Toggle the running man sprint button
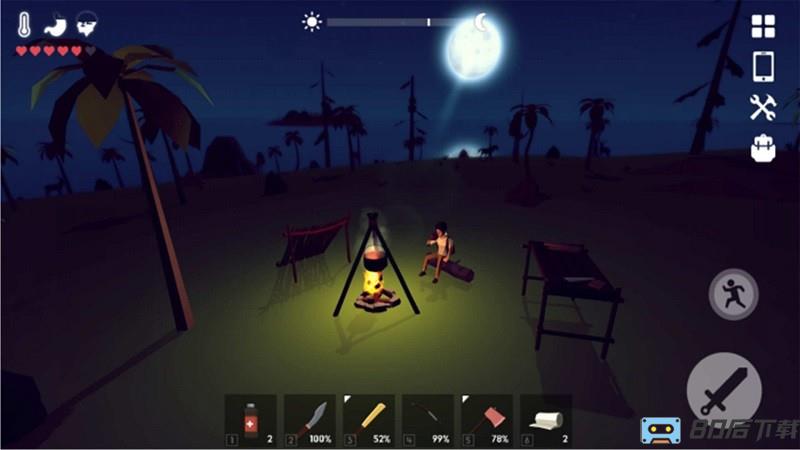 click(x=733, y=294)
